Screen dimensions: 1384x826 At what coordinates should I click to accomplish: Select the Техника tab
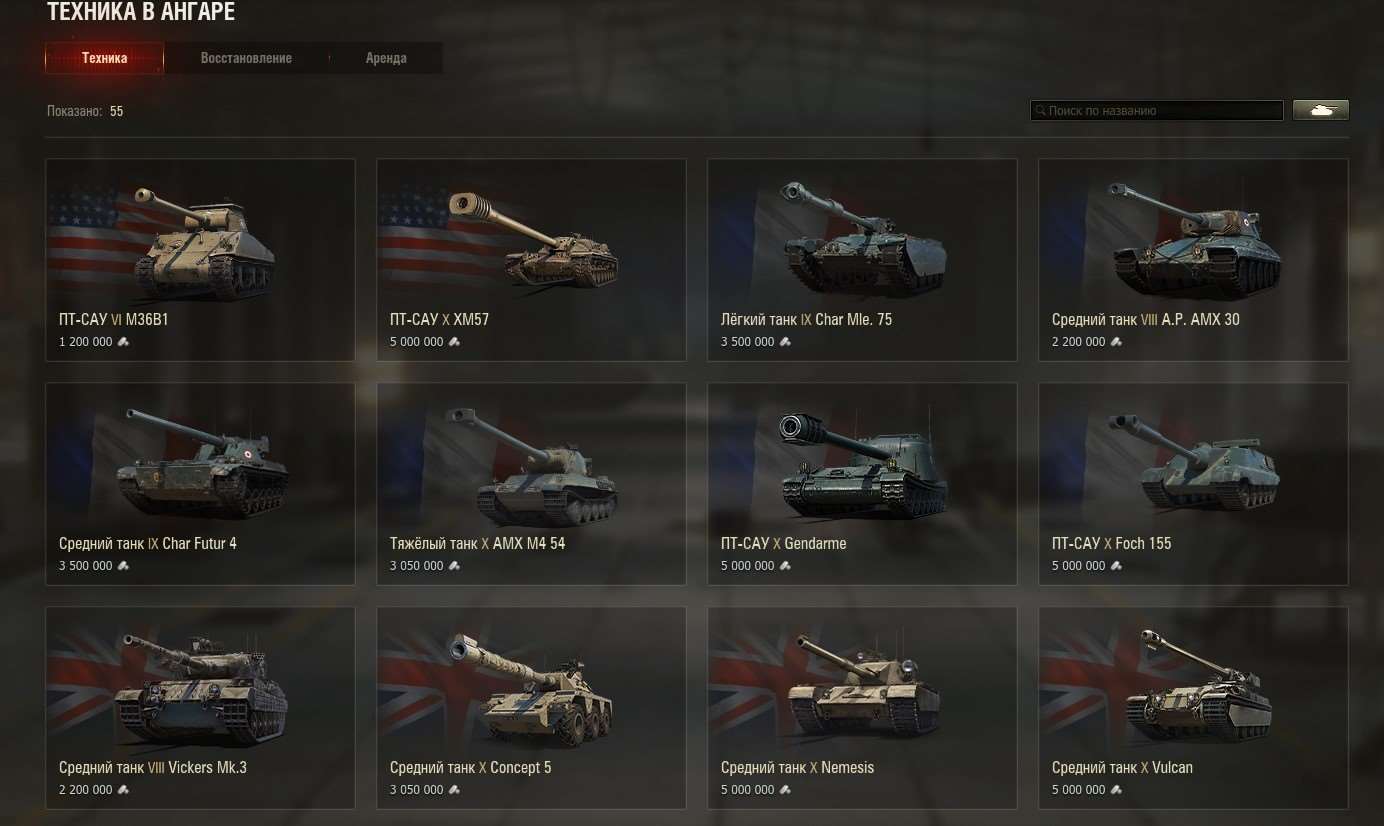point(104,57)
